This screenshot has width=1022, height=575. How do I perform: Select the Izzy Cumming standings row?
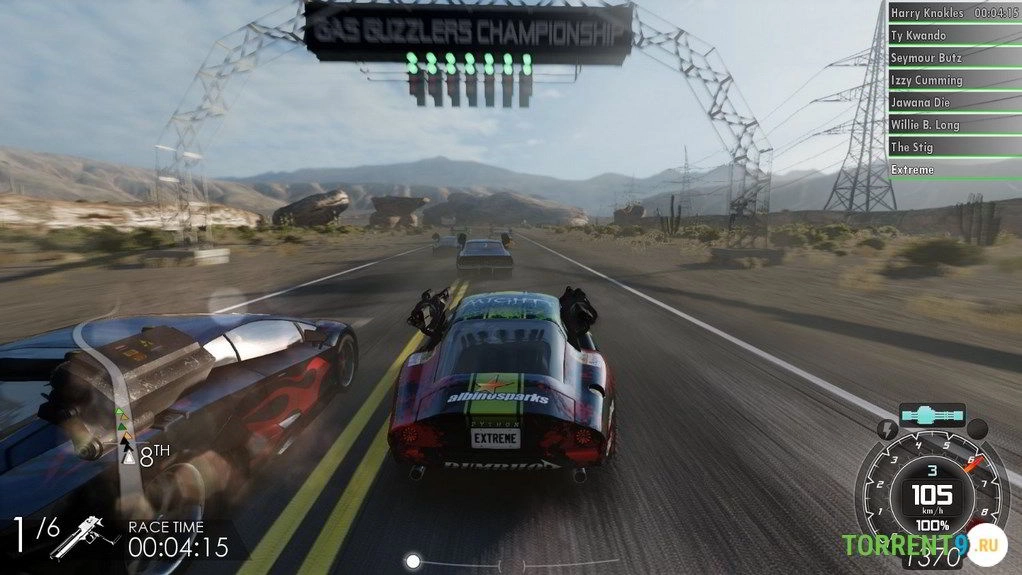953,80
